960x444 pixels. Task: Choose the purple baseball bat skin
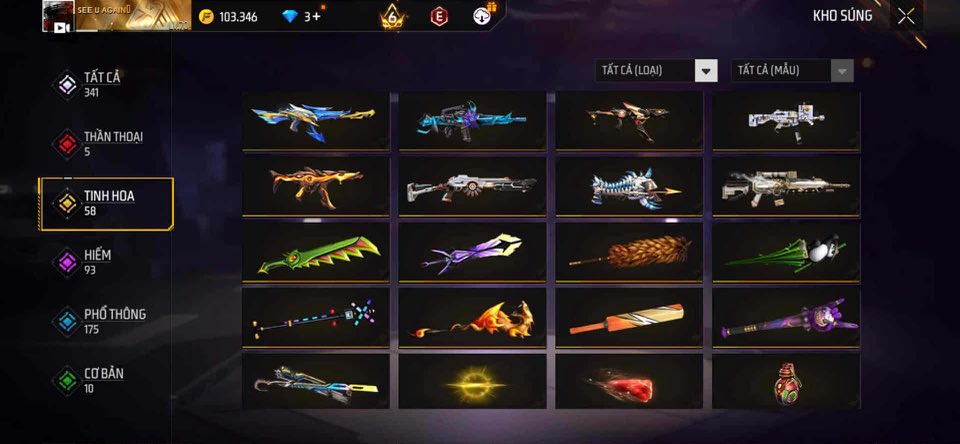pyautogui.click(x=786, y=317)
